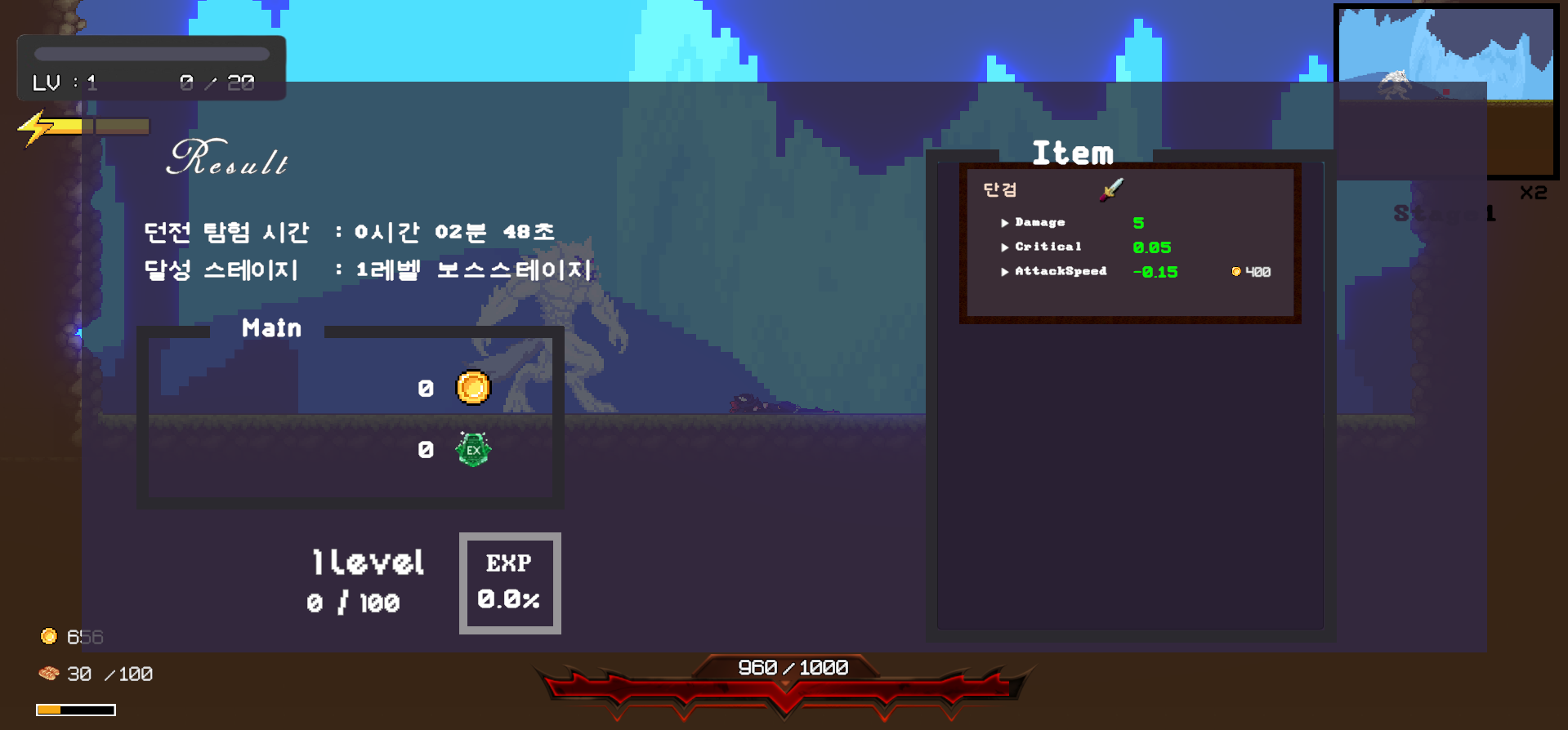Click the dagger item icon in Item panel

pyautogui.click(x=1110, y=189)
